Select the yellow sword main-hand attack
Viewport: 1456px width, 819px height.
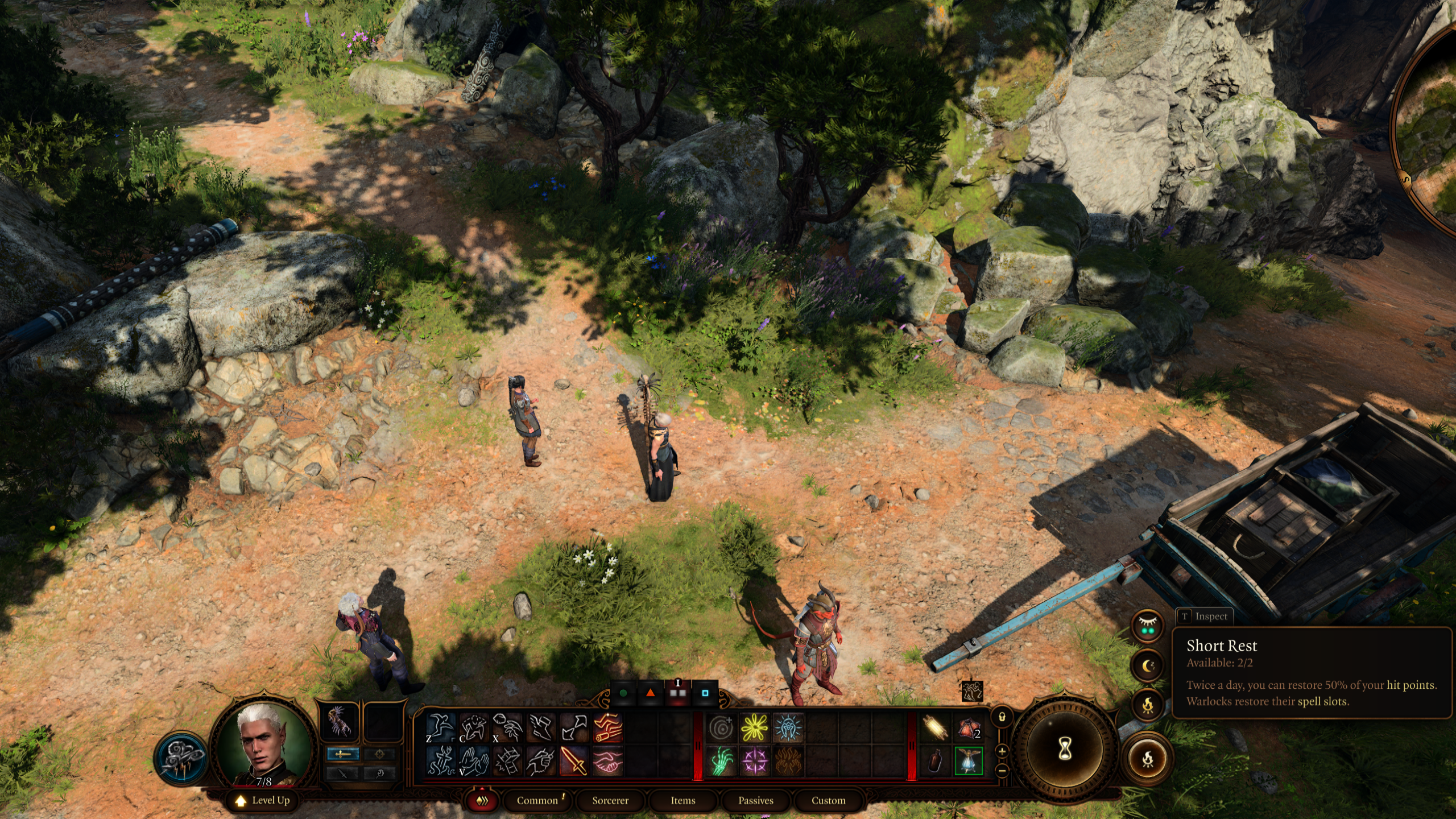[574, 760]
